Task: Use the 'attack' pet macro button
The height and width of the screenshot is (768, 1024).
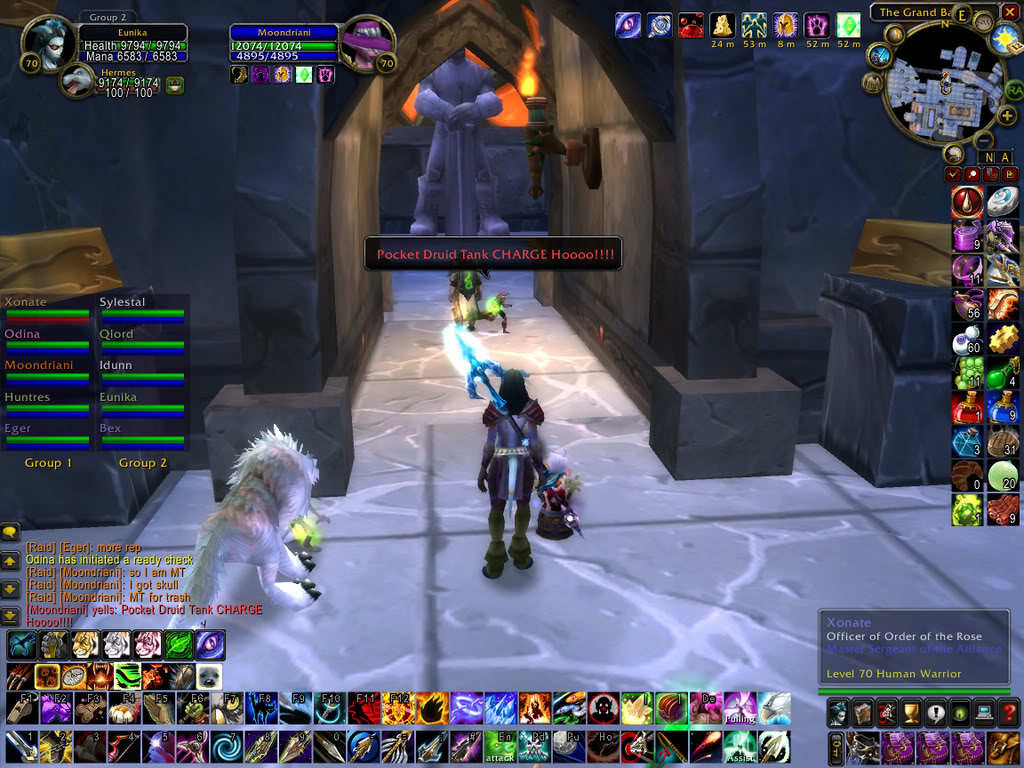Action: 500,746
